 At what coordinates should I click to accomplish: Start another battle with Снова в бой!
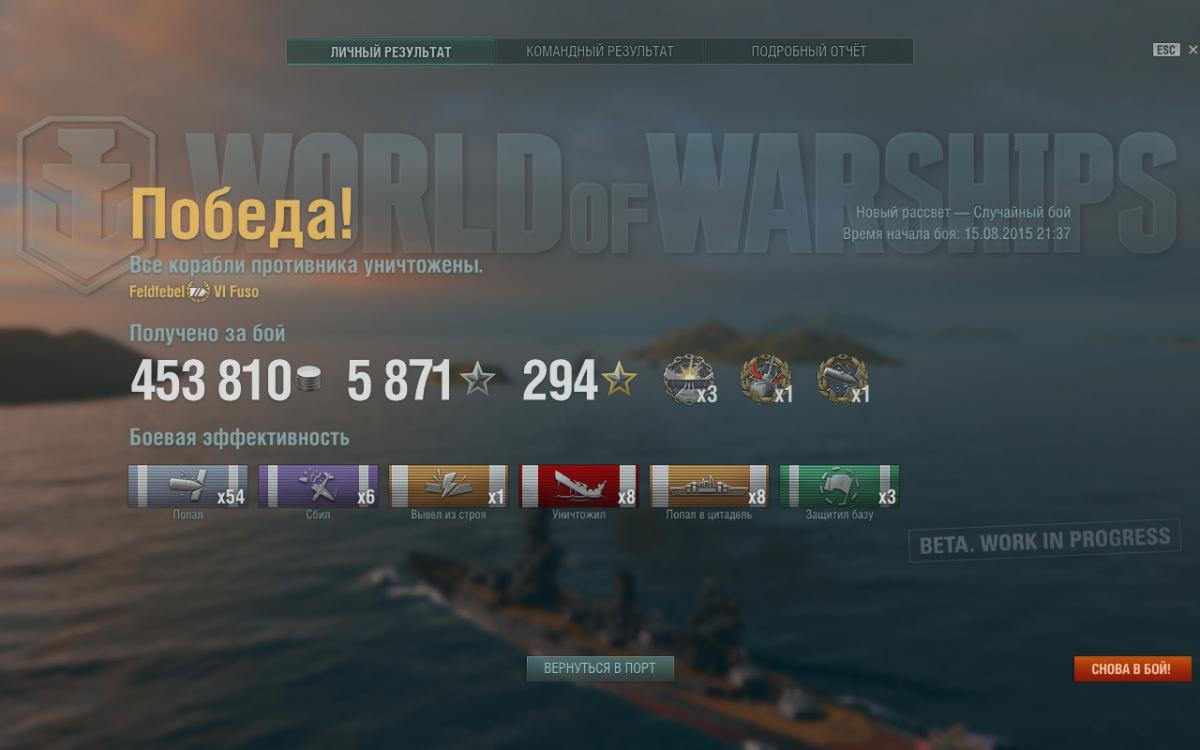[x=1132, y=669]
